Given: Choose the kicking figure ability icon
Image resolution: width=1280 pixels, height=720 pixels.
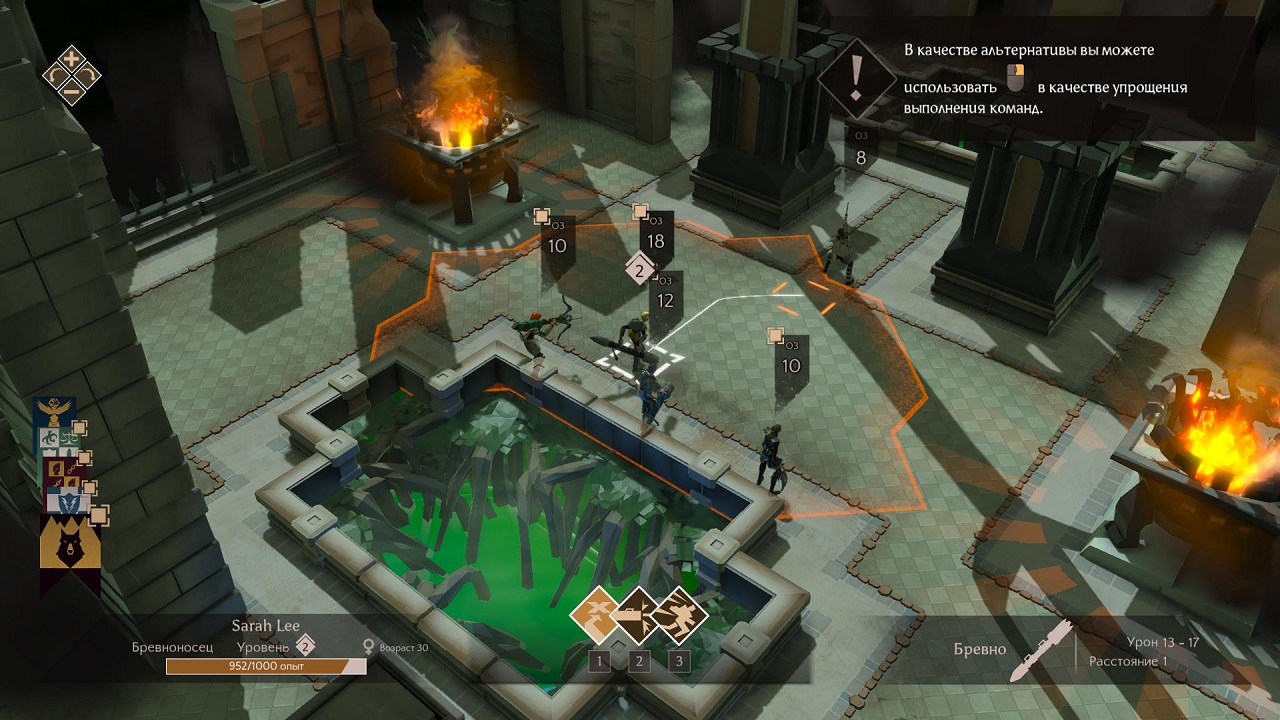Looking at the screenshot, I should (679, 615).
